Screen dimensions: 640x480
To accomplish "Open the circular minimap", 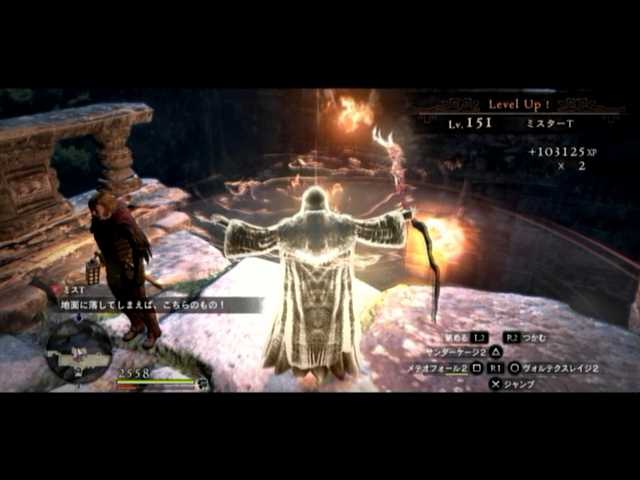I will pyautogui.click(x=79, y=349).
